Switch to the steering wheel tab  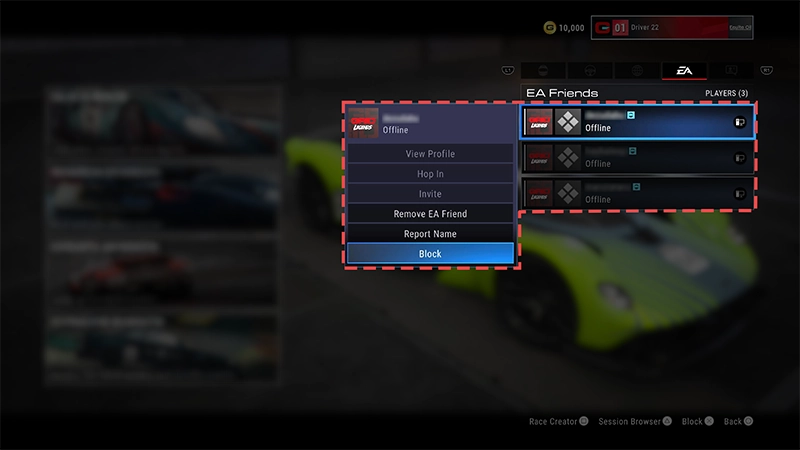pos(588,71)
